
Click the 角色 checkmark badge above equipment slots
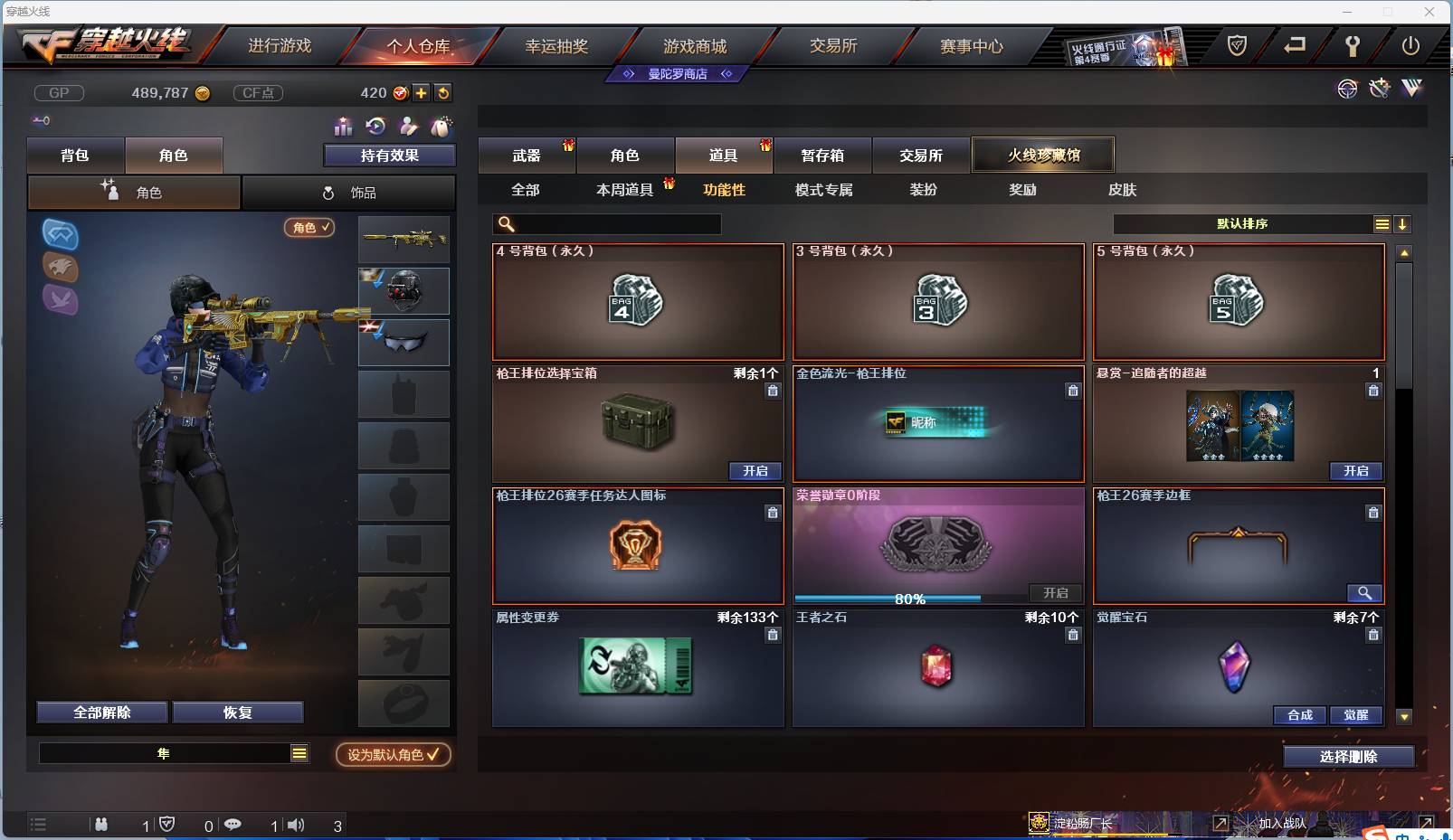[309, 228]
